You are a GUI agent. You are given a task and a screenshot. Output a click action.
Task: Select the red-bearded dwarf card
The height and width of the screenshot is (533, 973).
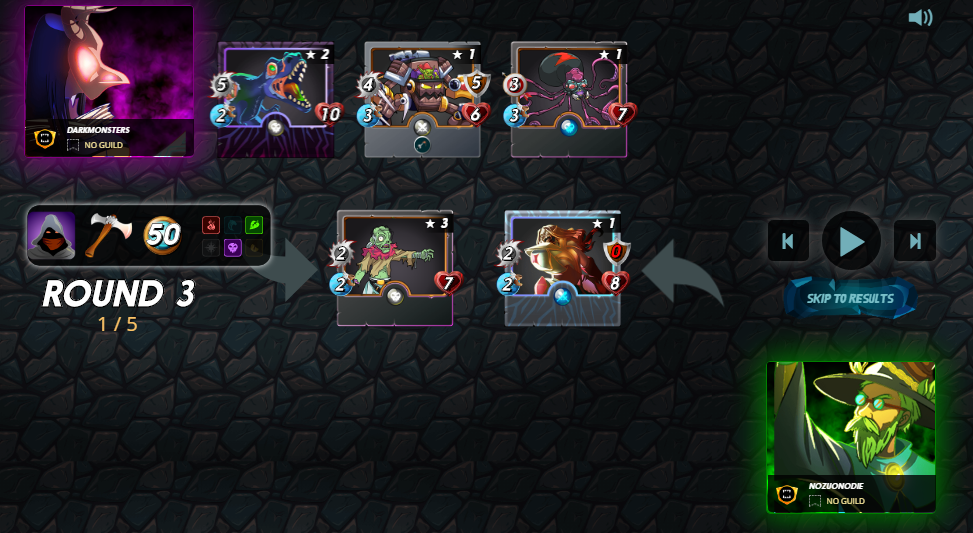(x=563, y=267)
